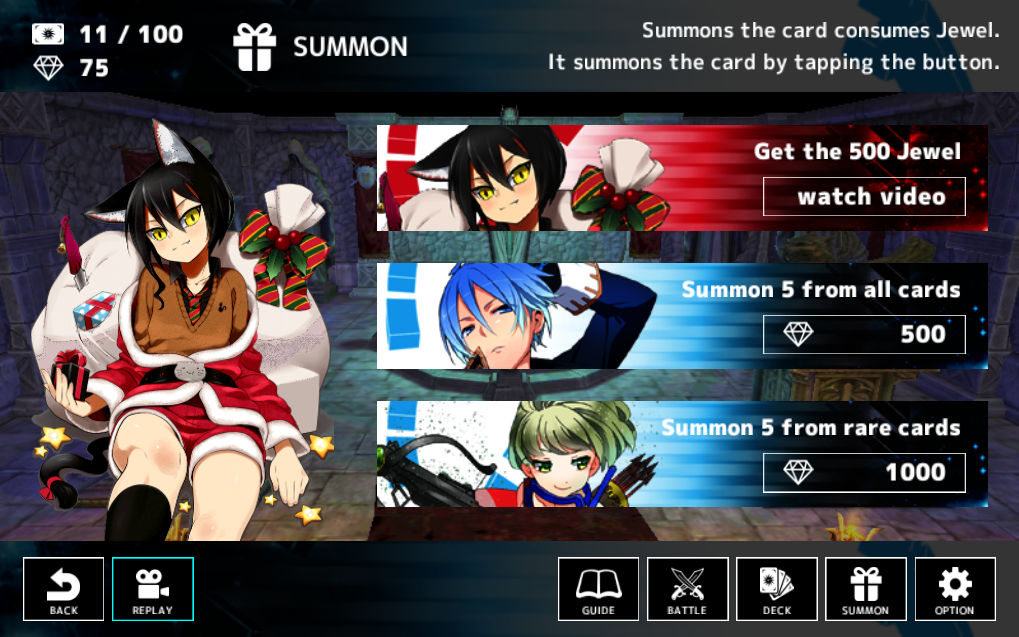The width and height of the screenshot is (1019, 637).
Task: Open the OPTION settings
Action: 955,589
